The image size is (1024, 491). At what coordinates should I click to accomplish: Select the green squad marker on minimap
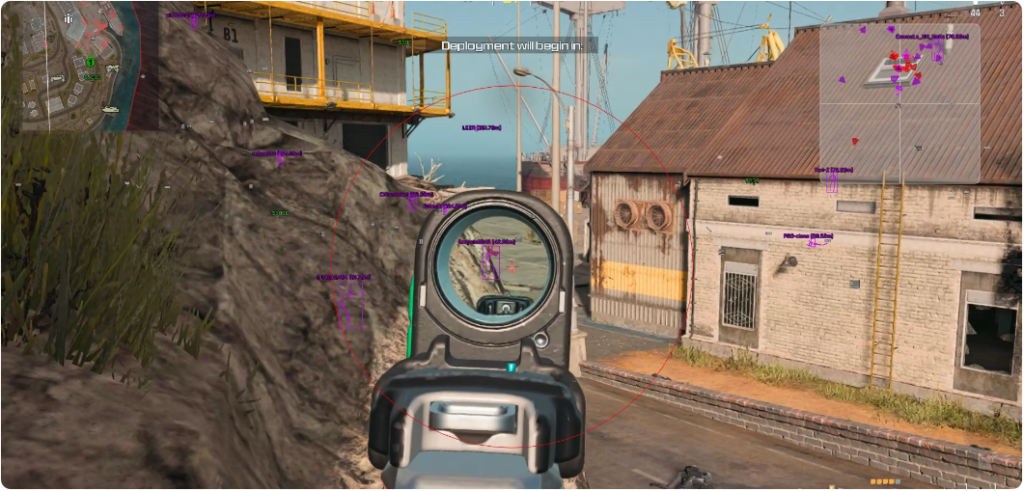pos(89,62)
